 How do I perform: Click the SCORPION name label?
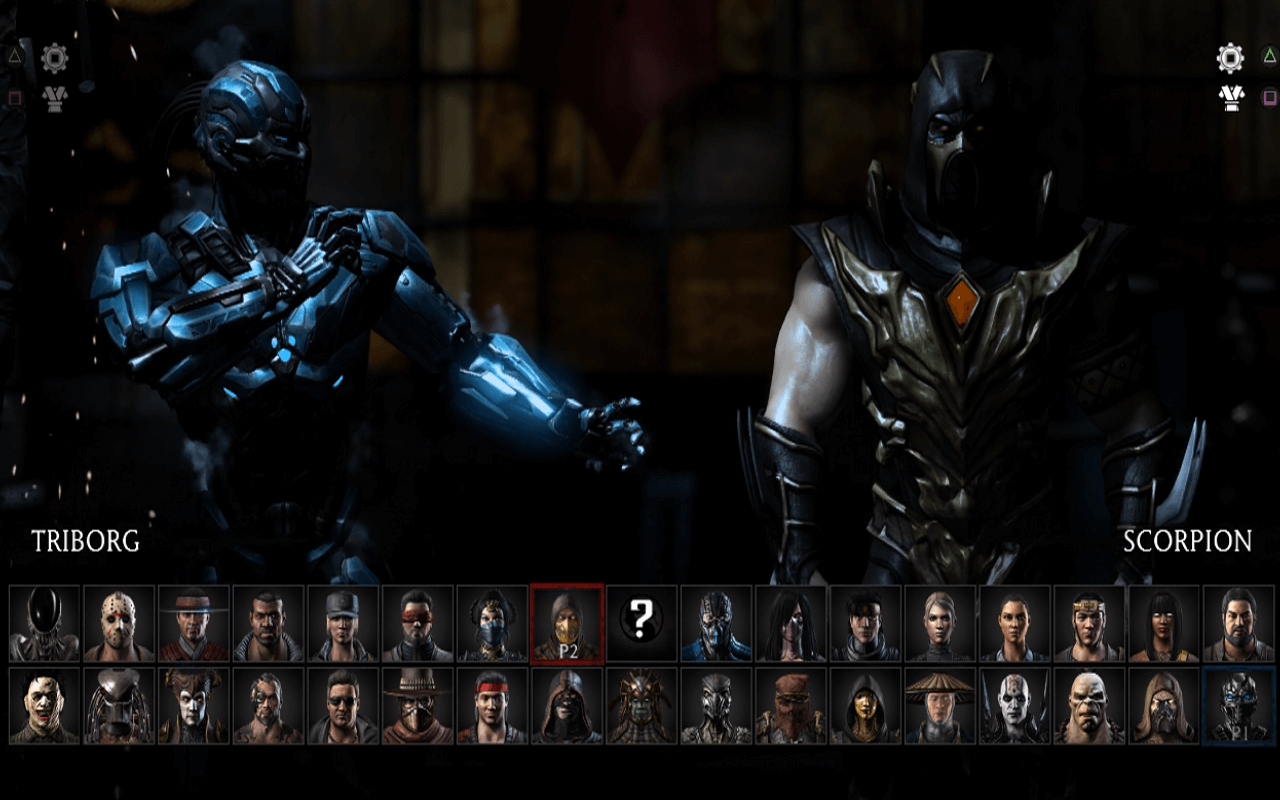click(1191, 540)
